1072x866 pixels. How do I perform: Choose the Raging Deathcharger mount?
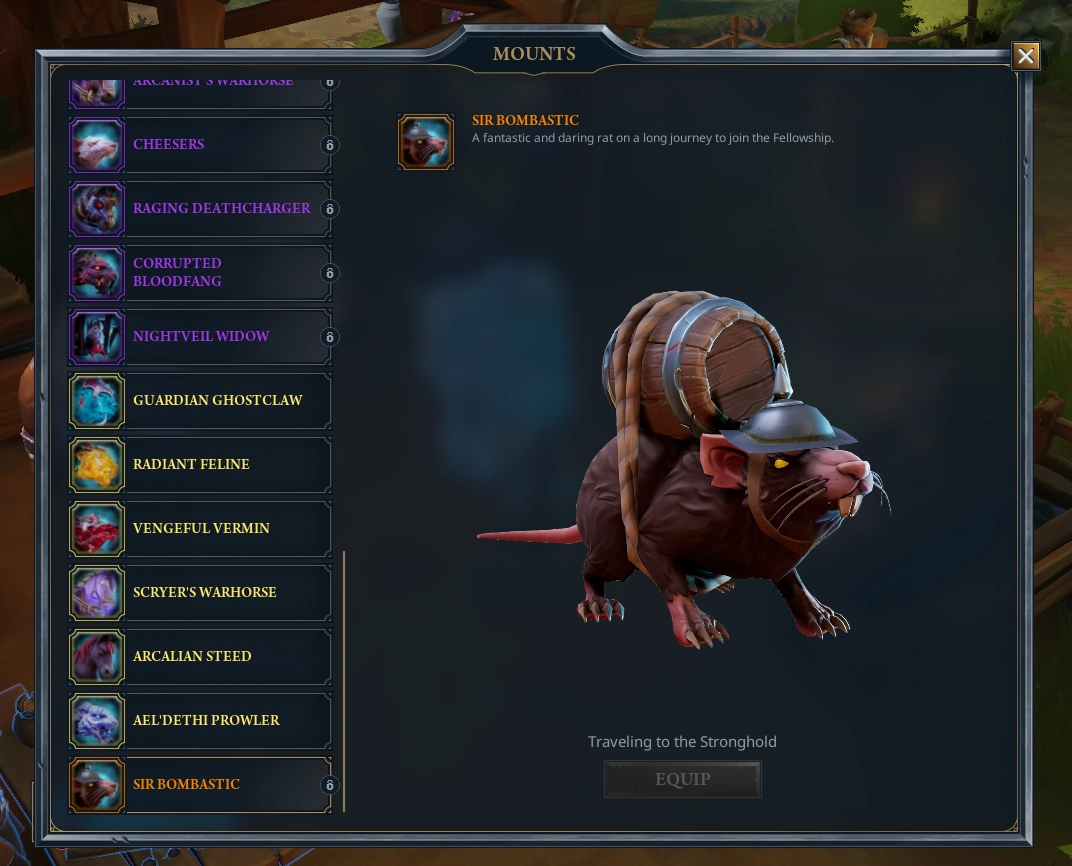coord(200,209)
